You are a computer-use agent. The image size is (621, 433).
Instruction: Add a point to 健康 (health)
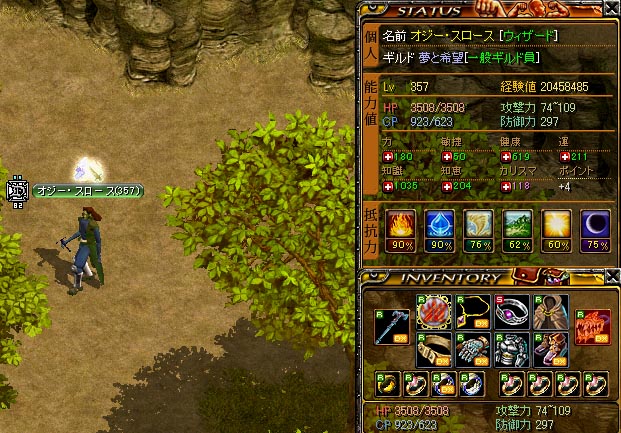[x=507, y=157]
